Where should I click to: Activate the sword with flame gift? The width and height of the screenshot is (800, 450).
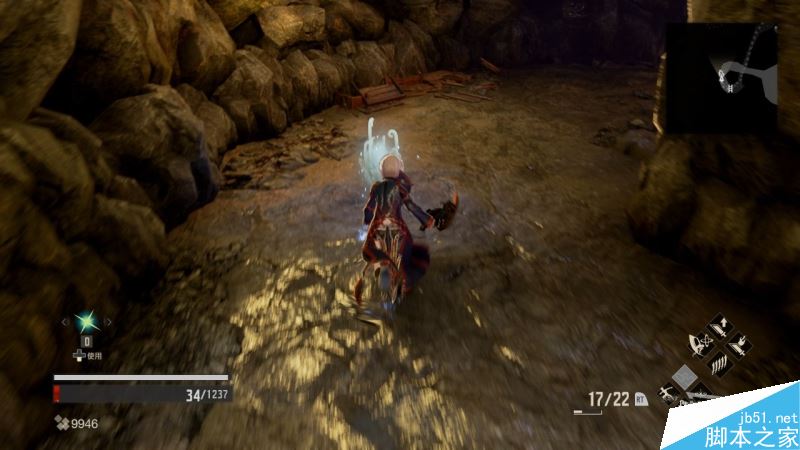[x=741, y=345]
